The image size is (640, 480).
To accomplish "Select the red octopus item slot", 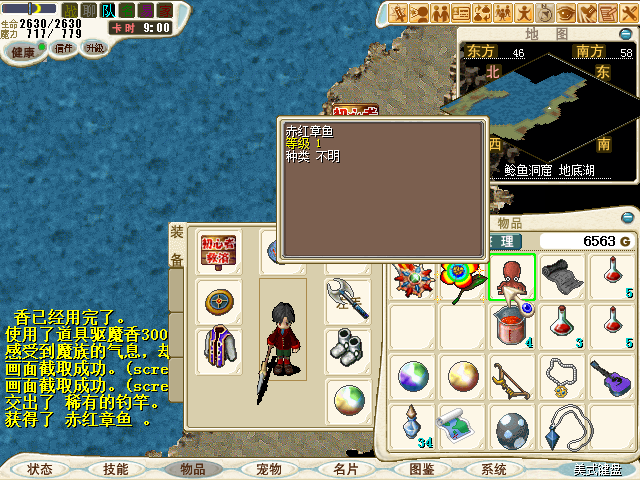I will (512, 277).
